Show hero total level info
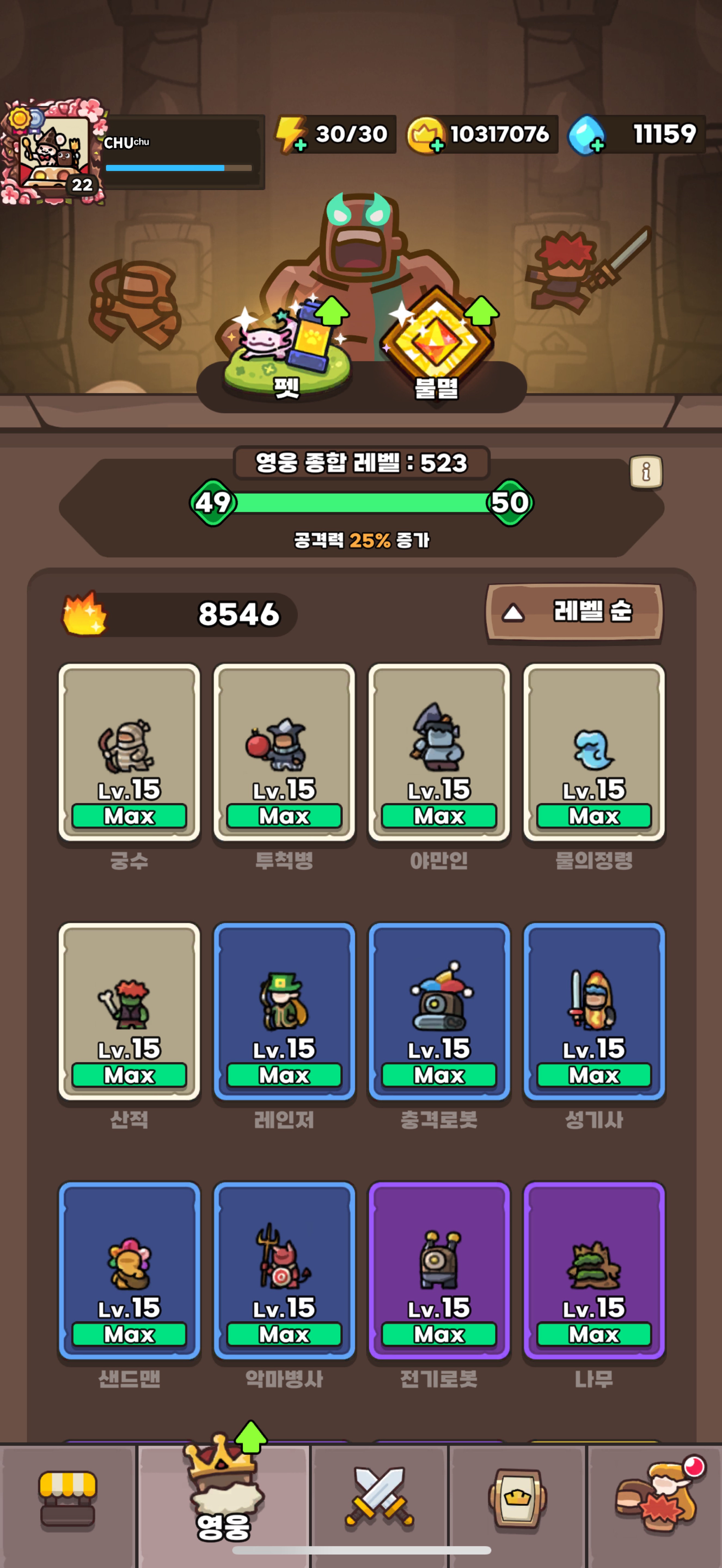 coord(646,472)
